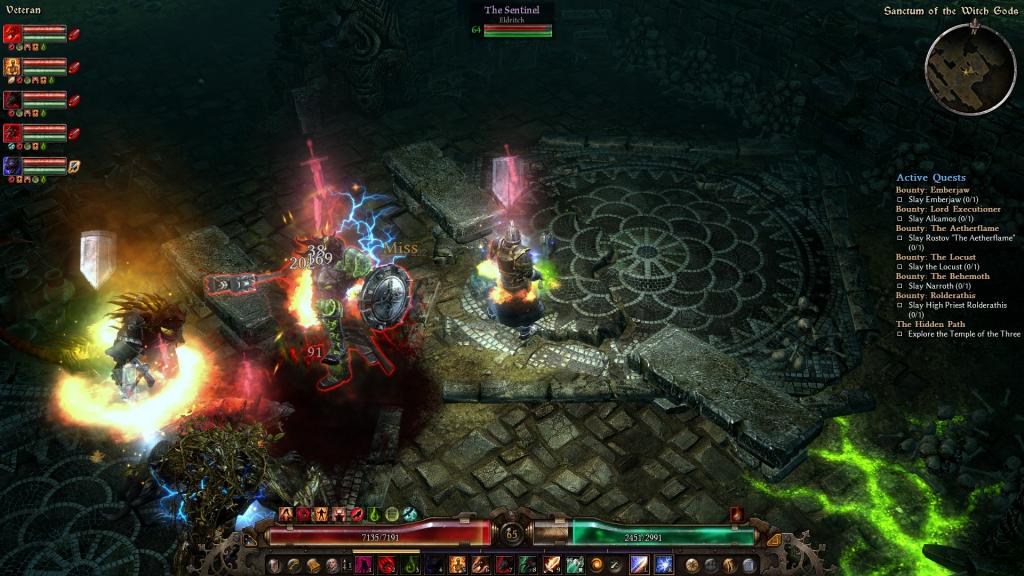The width and height of the screenshot is (1024, 576).
Task: Select the Bounty: The Behemoth quest
Action: click(x=942, y=276)
